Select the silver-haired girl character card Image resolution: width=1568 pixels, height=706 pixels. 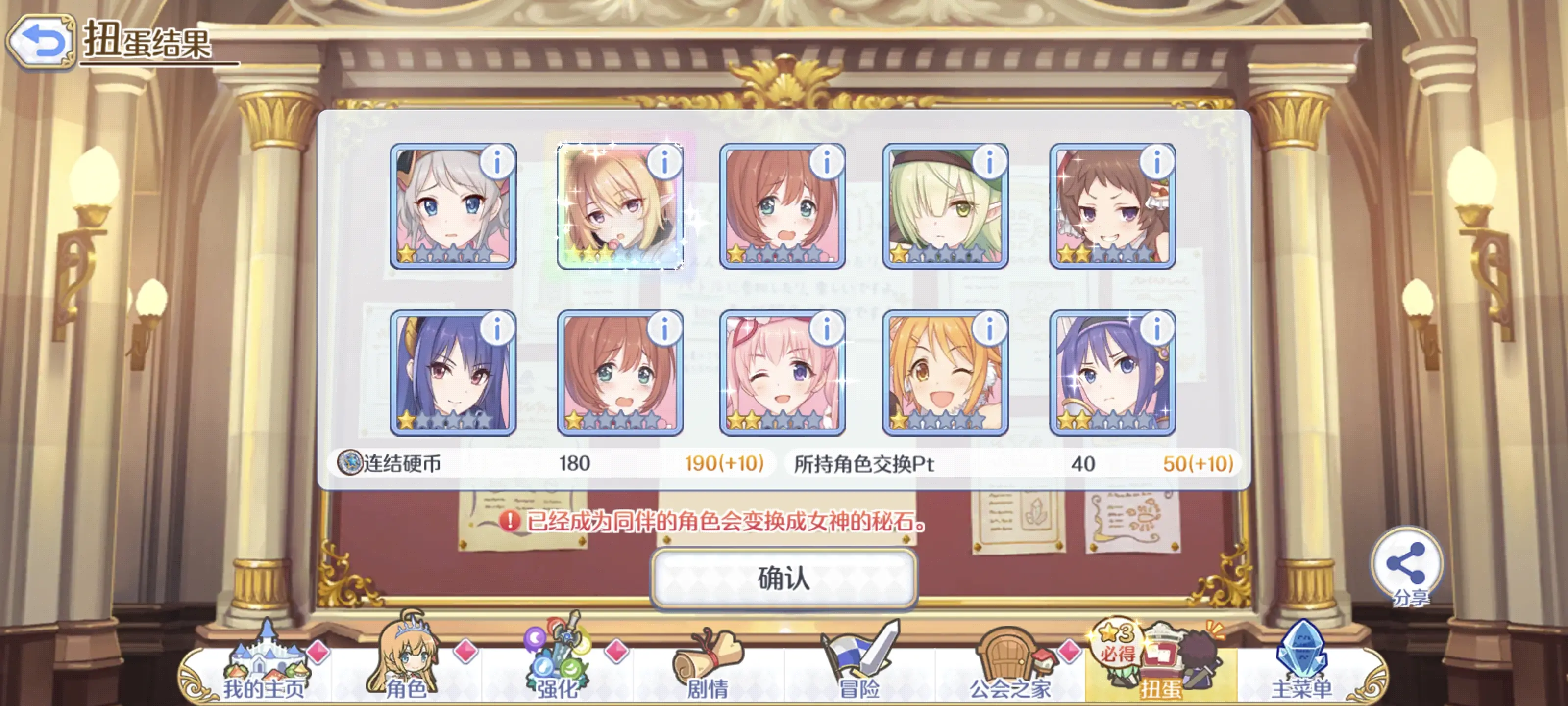click(x=452, y=207)
